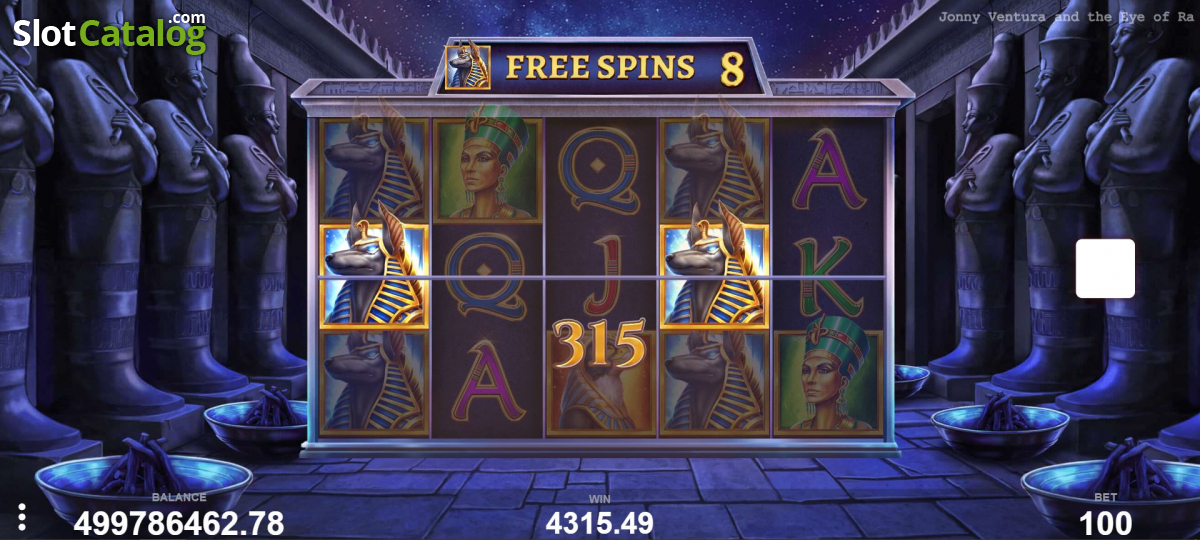Click the white square stop spin button
Image resolution: width=1200 pixels, height=540 pixels.
tap(1105, 268)
